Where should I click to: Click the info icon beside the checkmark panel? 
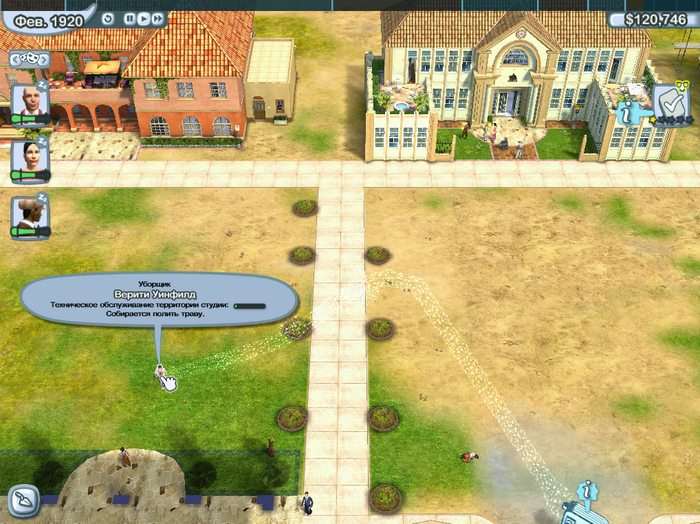631,114
